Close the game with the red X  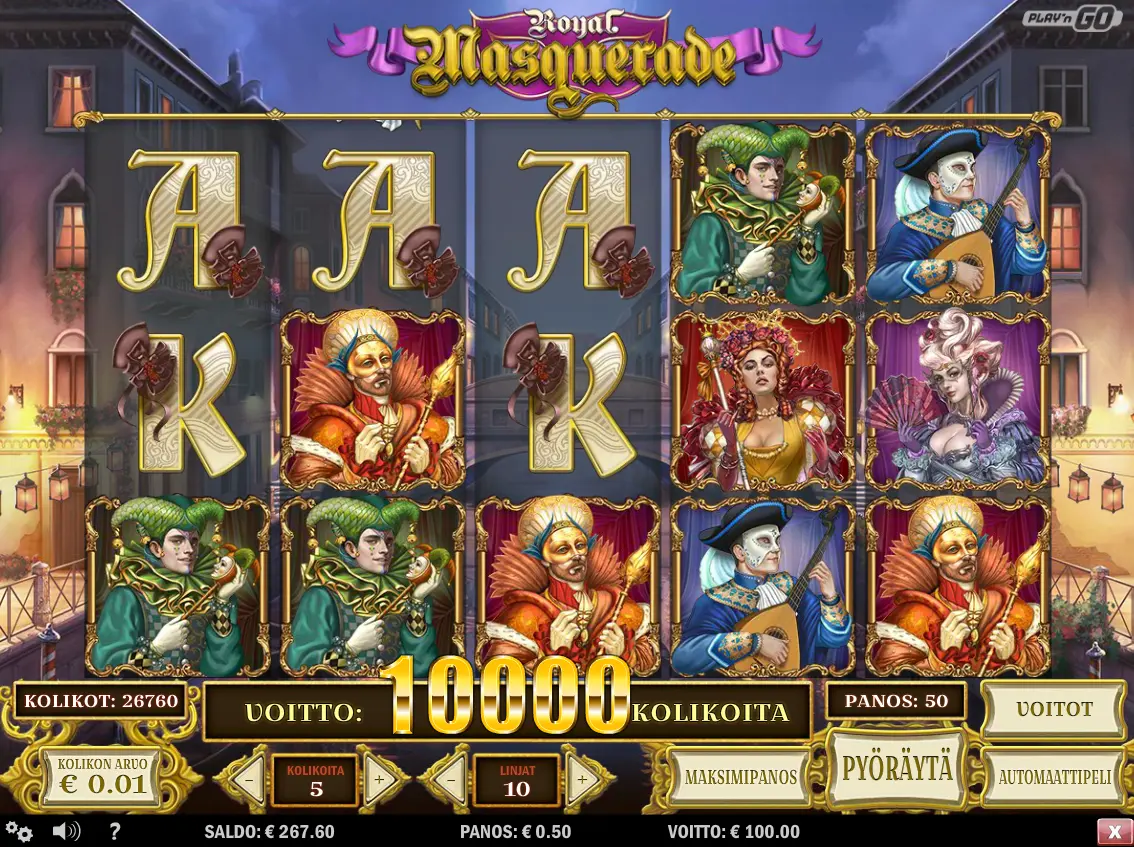click(x=1114, y=831)
